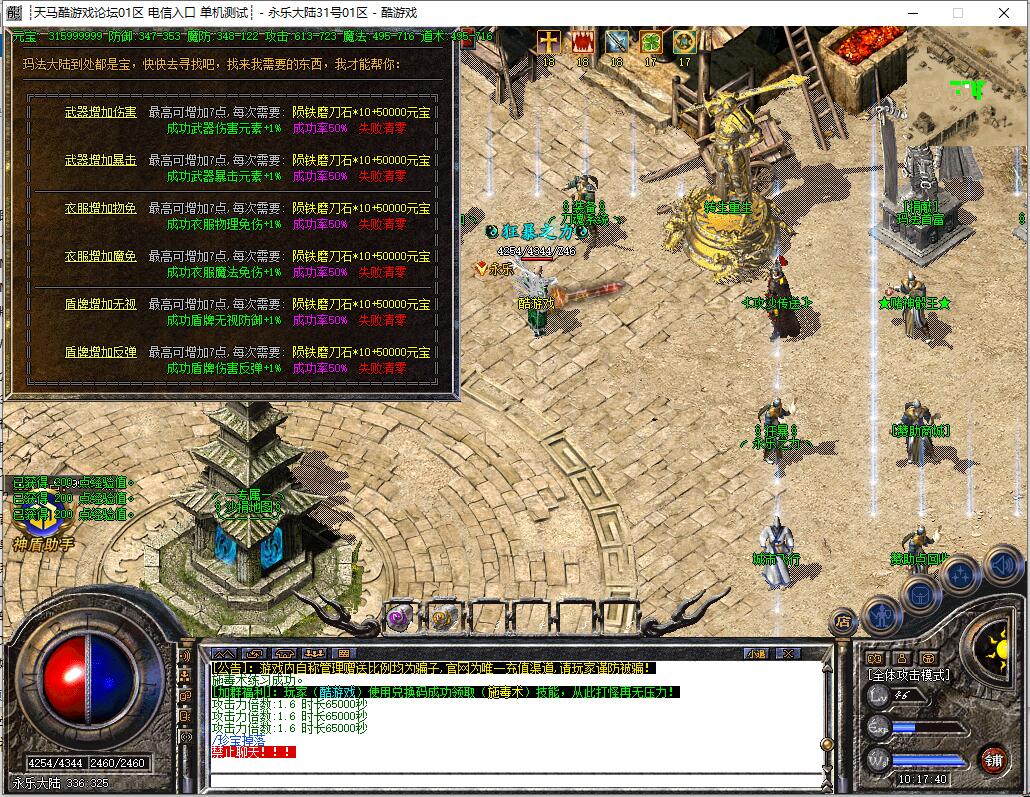Select the four-leaf clover buff icon

point(650,42)
